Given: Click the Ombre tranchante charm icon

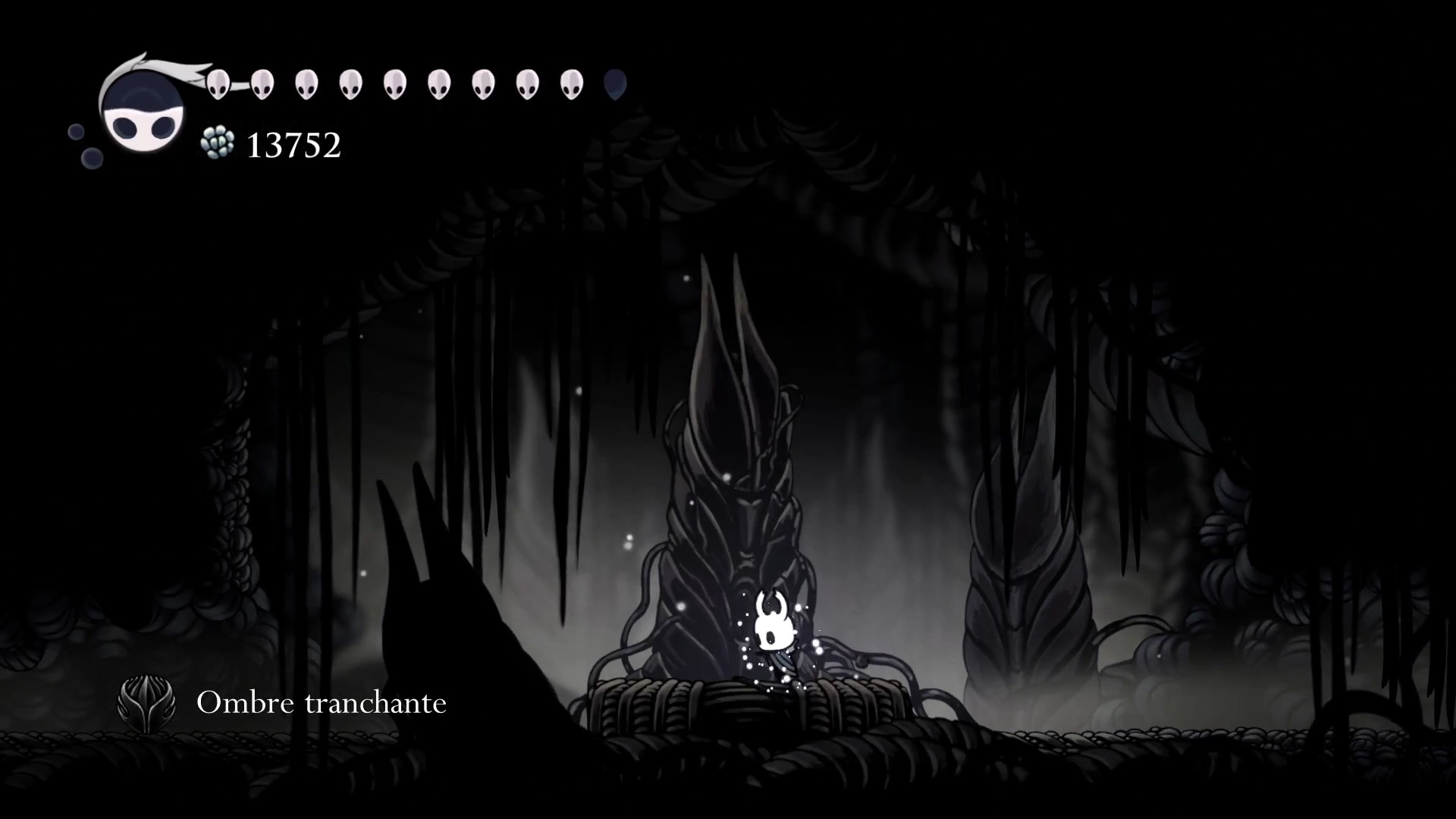Looking at the screenshot, I should [x=146, y=703].
